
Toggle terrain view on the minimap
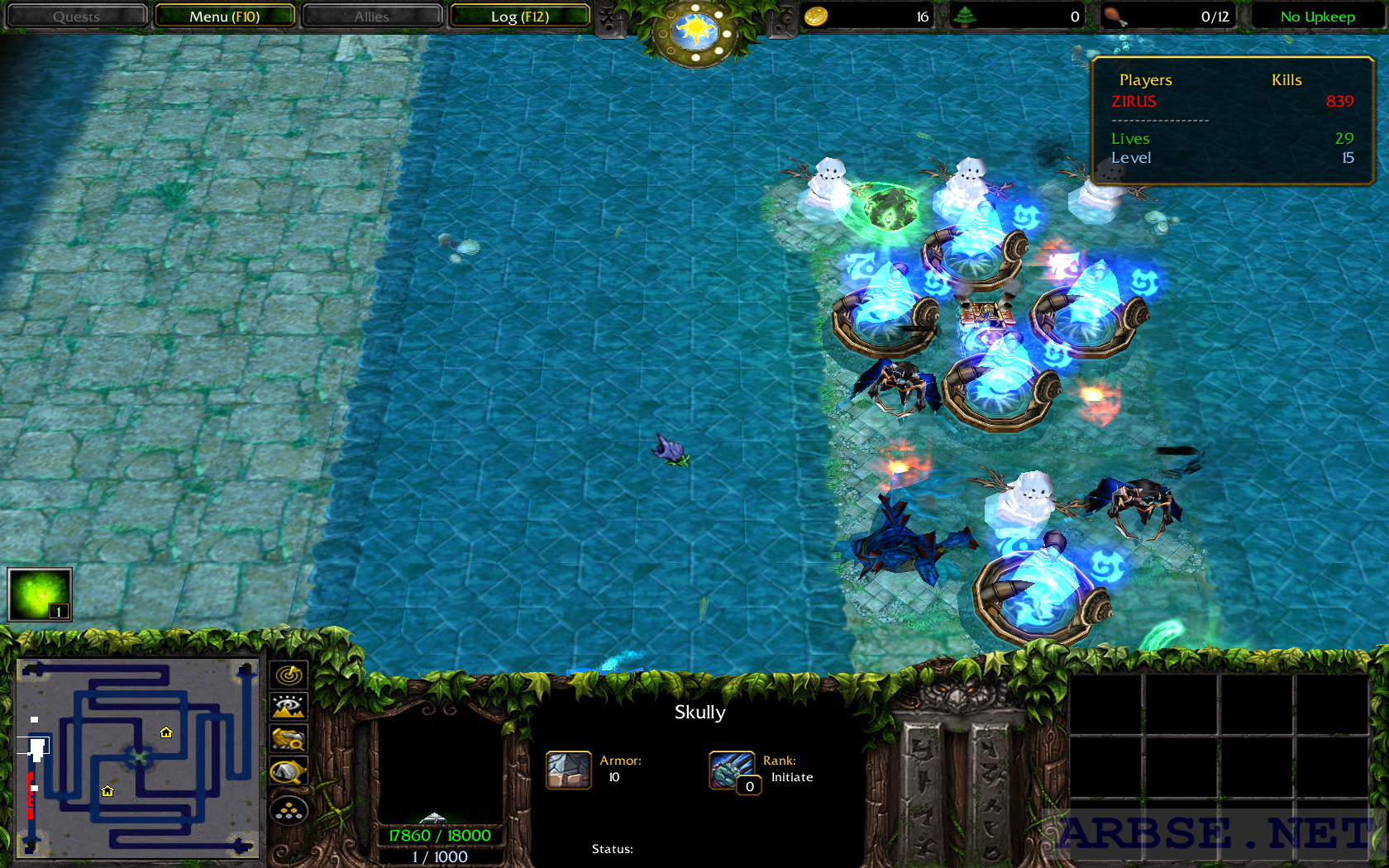(287, 708)
